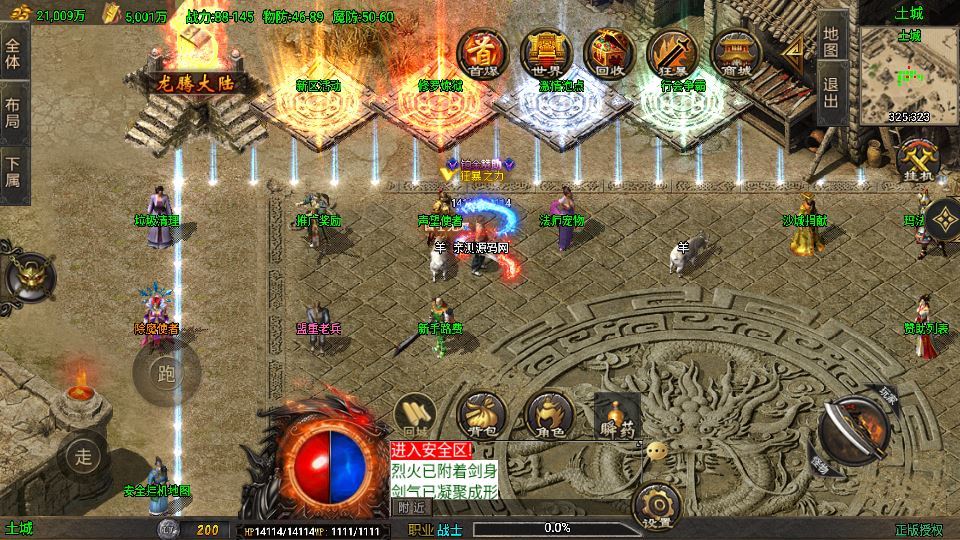The image size is (960, 540).
Task: Switch to the 下属 subordinates tab
Action: 13,172
